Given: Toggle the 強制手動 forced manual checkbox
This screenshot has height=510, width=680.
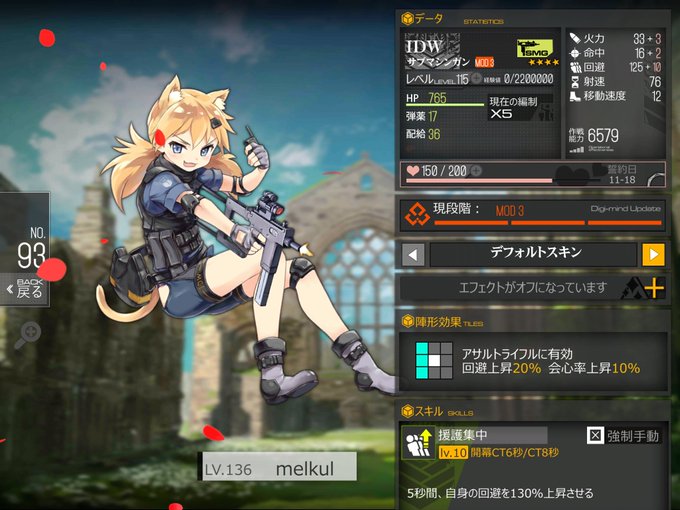Looking at the screenshot, I should tap(594, 436).
